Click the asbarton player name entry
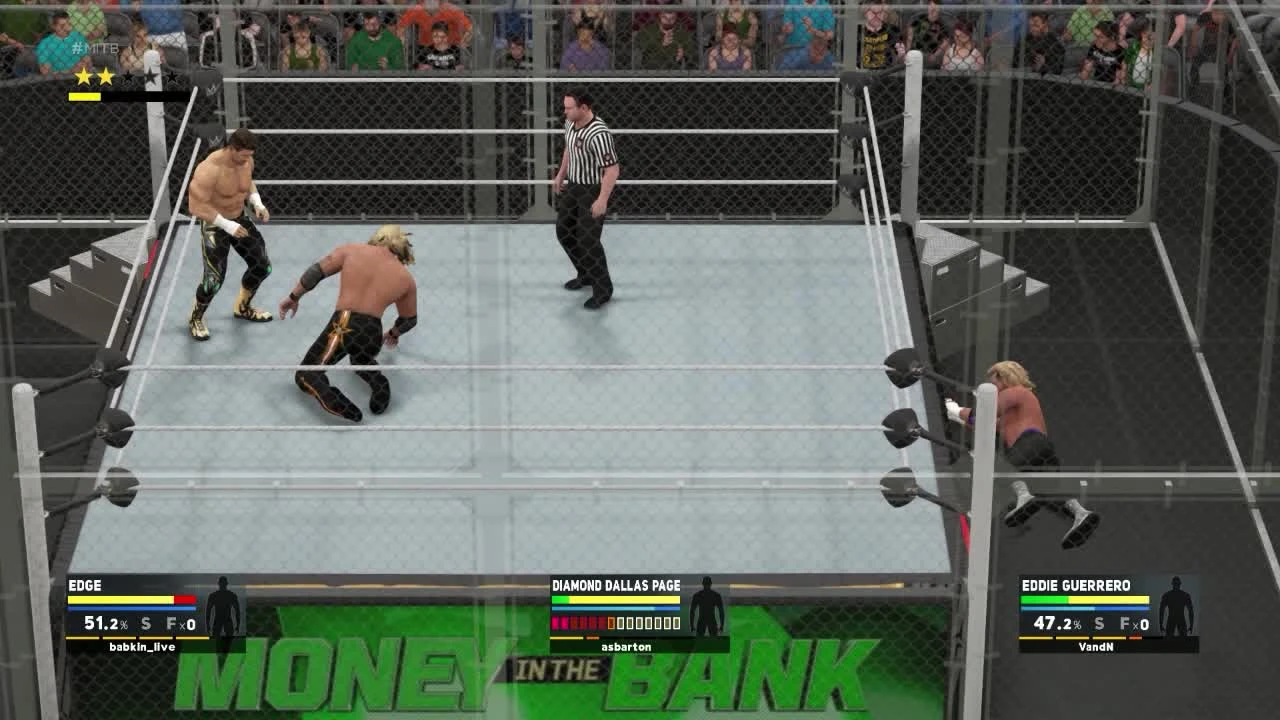Viewport: 1280px width, 720px height. click(627, 647)
